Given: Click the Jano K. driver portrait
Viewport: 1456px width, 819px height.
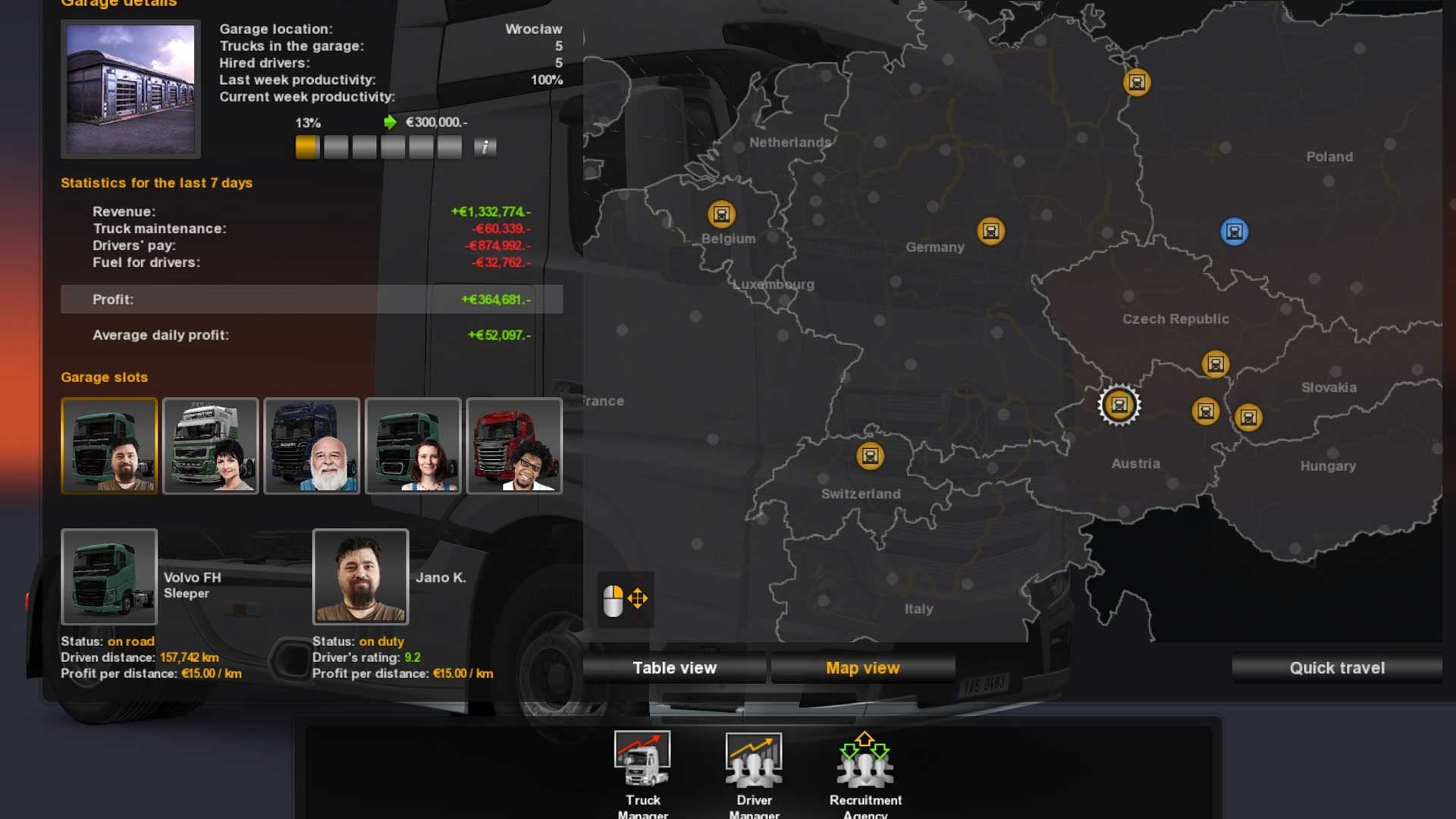Looking at the screenshot, I should (x=360, y=577).
